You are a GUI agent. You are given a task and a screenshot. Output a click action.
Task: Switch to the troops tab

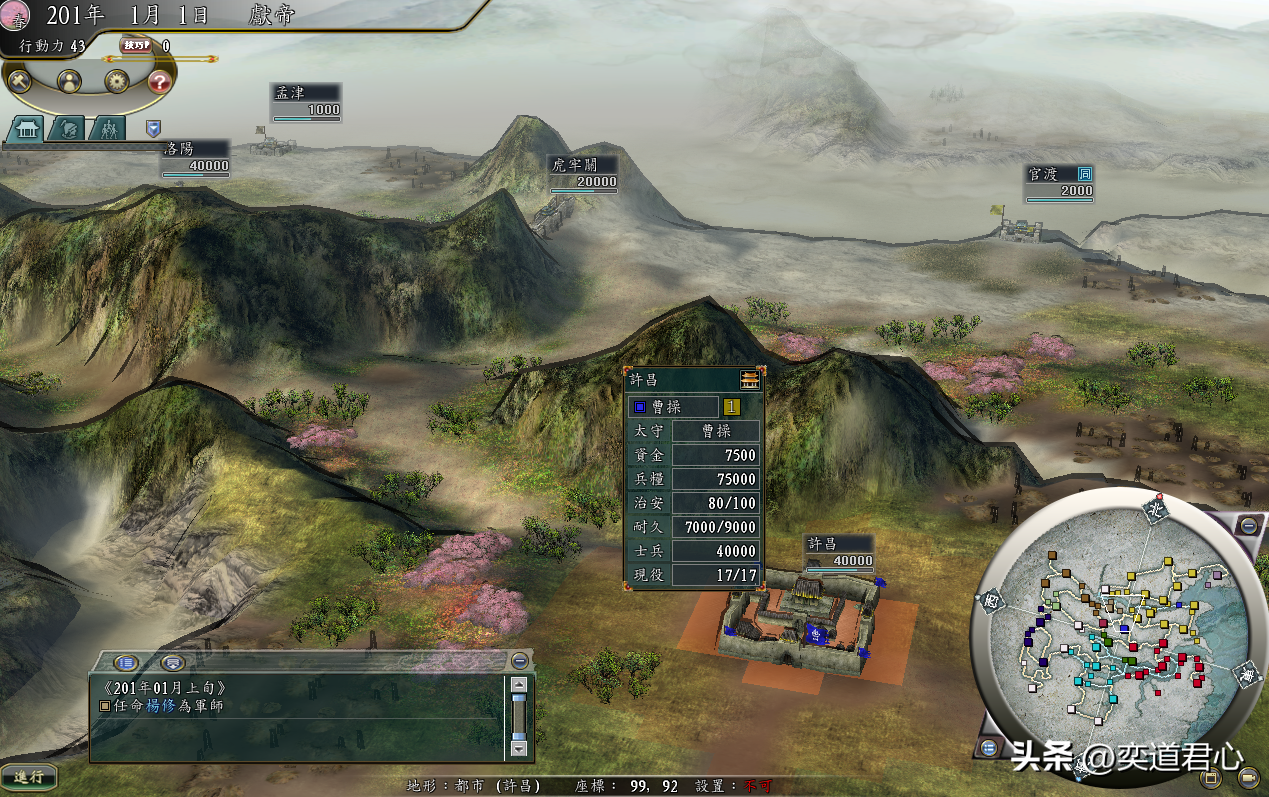[107, 129]
